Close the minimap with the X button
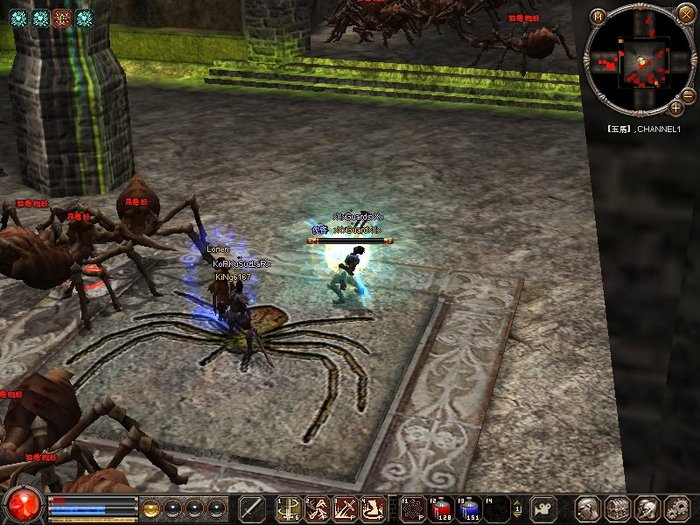700x525 pixels. tap(685, 14)
